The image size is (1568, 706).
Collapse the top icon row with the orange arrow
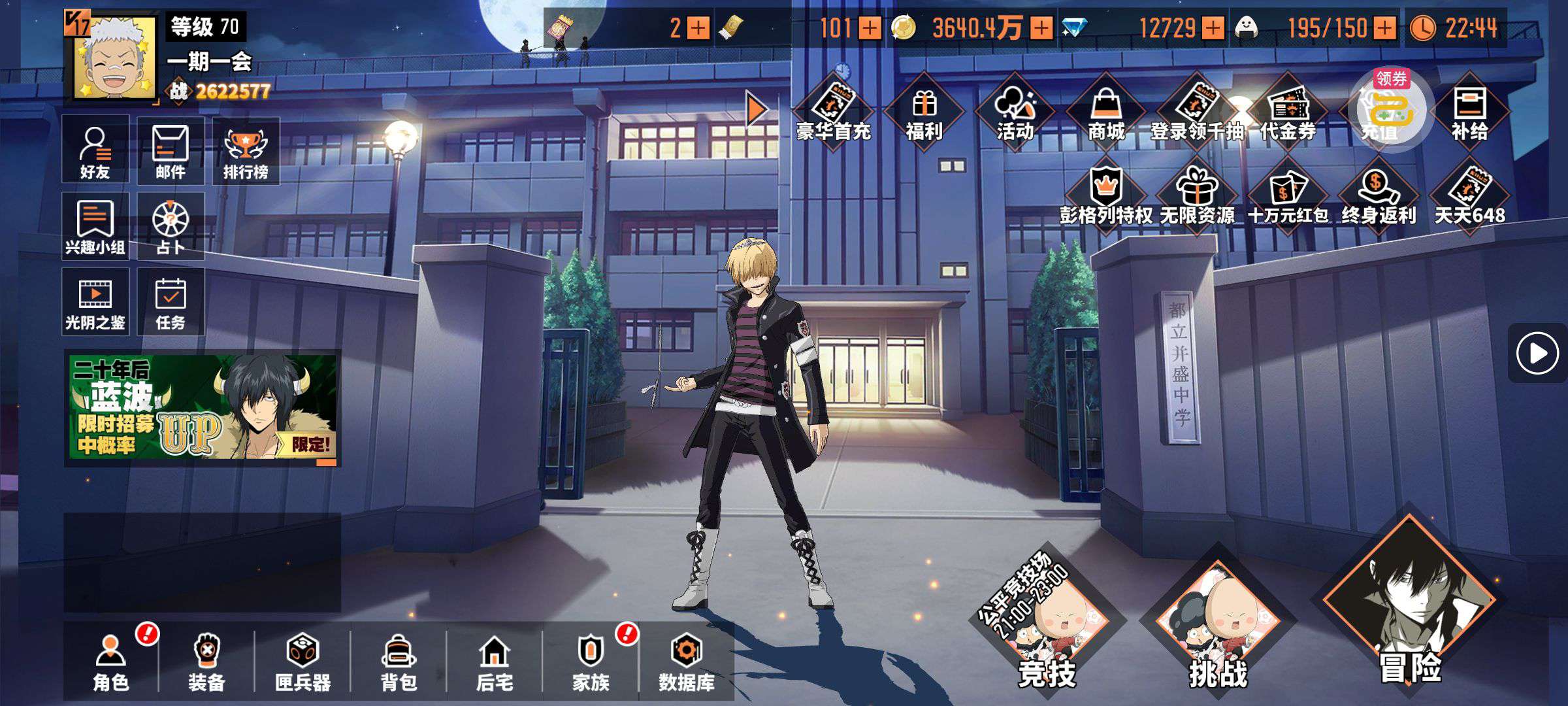click(757, 109)
